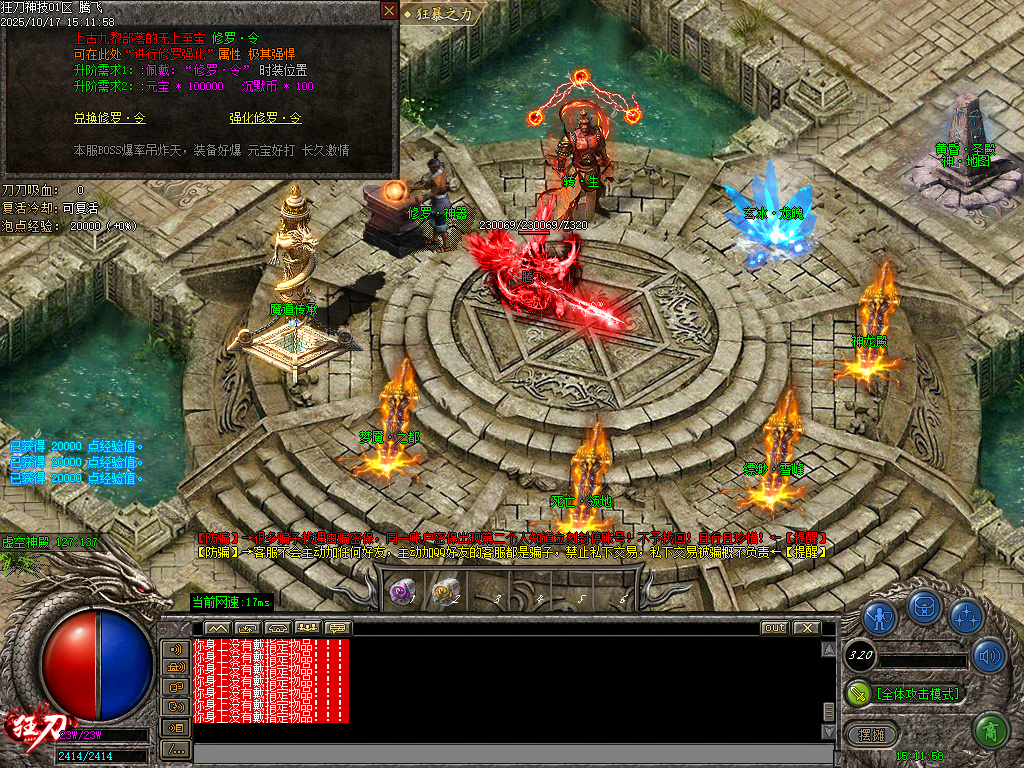The image size is (1024, 768).
Task: Choose the 兑换修罗·令 option
Action: click(x=109, y=118)
